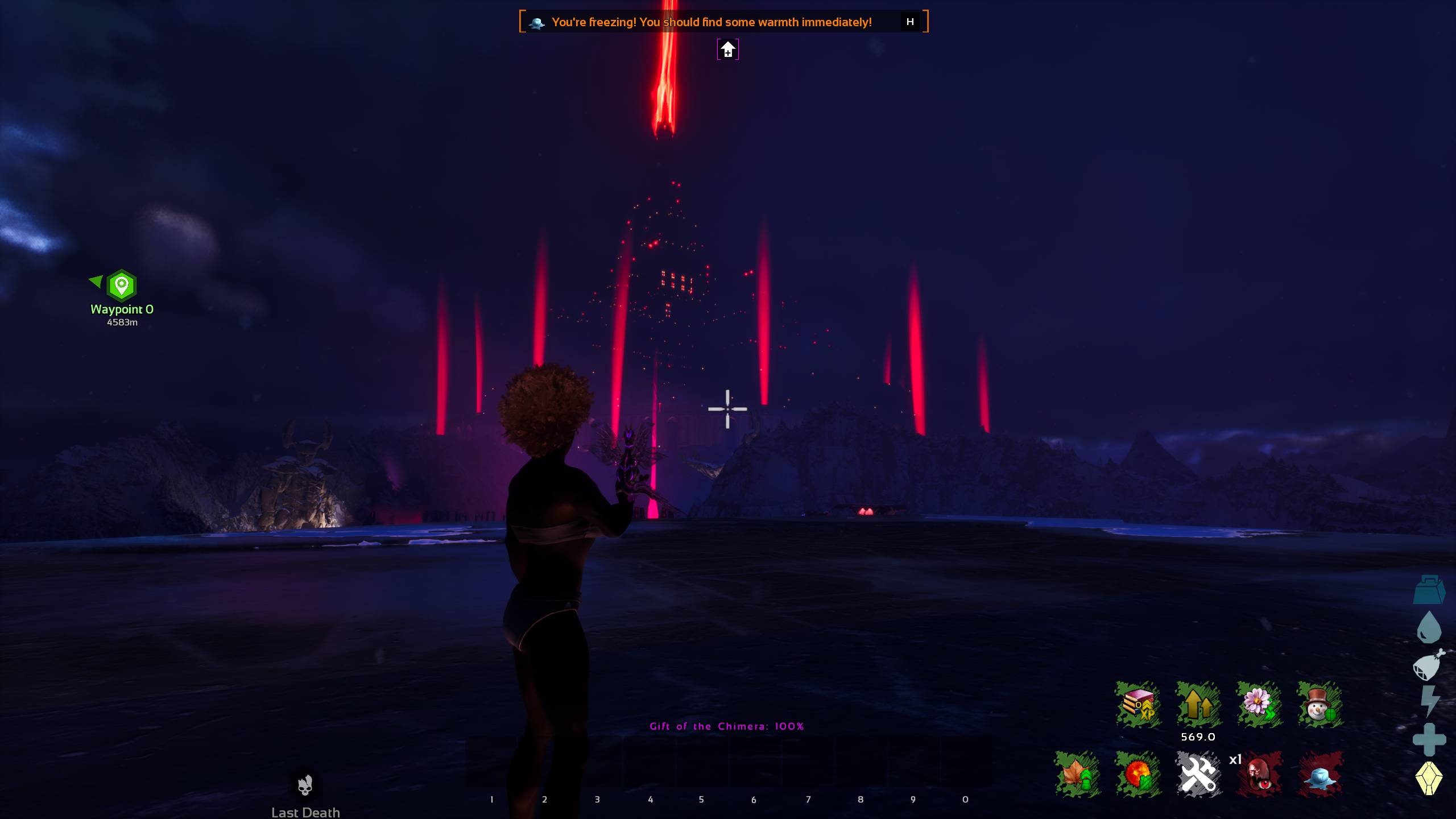View the purple flower buff icon
1456x819 pixels.
(1259, 705)
